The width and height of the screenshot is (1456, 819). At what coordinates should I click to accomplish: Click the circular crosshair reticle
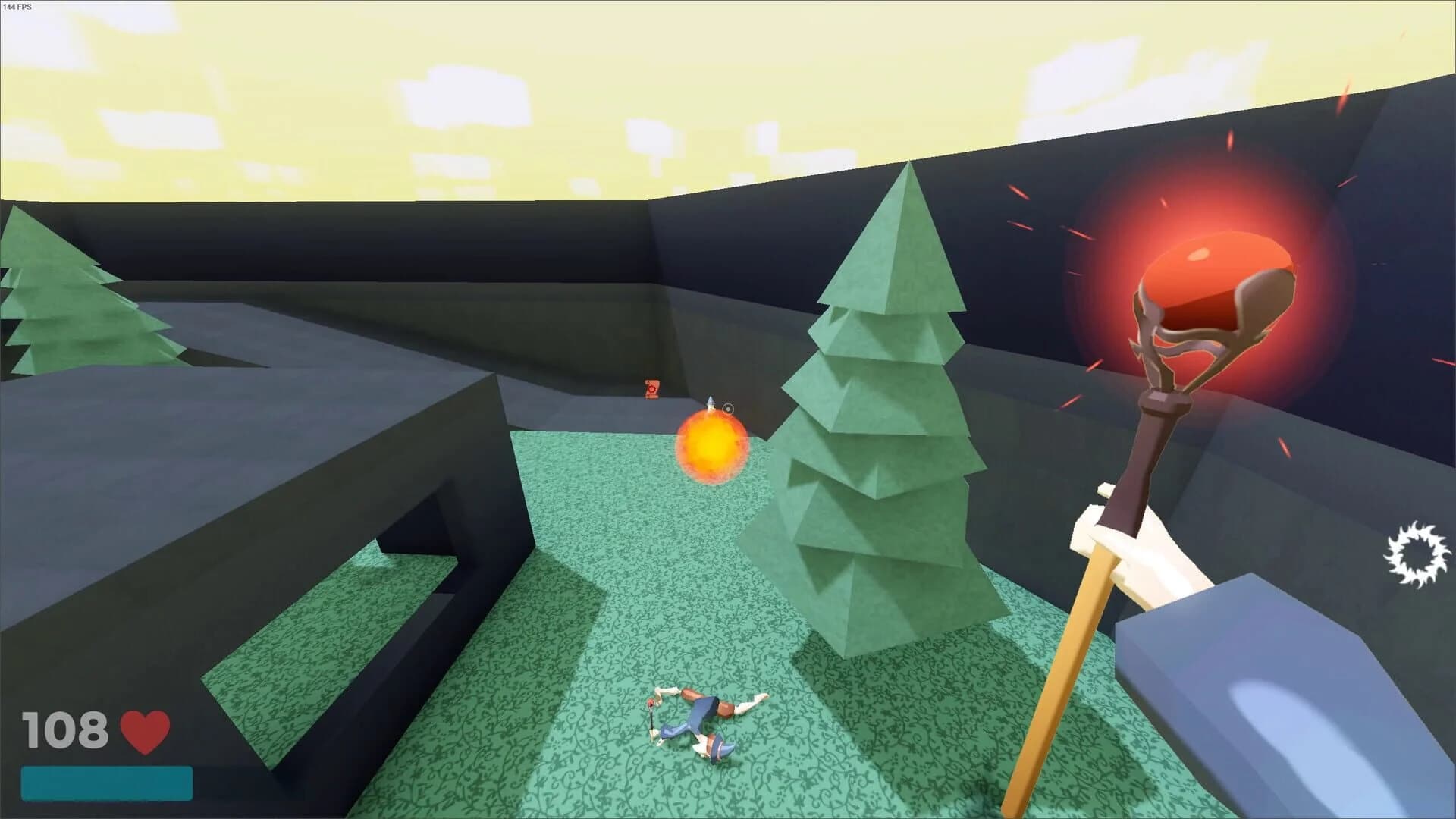(x=730, y=407)
